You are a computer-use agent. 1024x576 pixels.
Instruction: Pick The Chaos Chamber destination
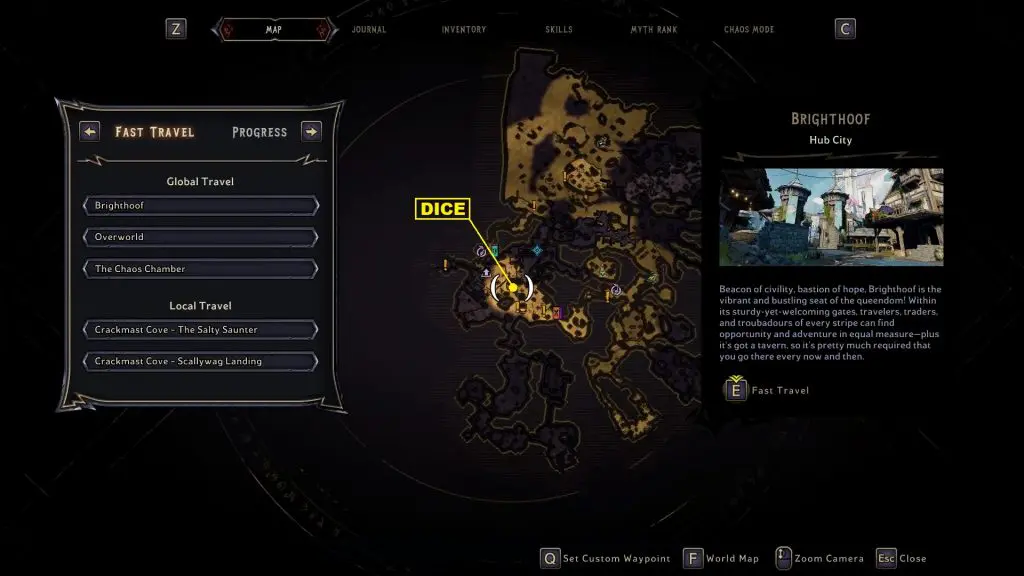tap(201, 269)
